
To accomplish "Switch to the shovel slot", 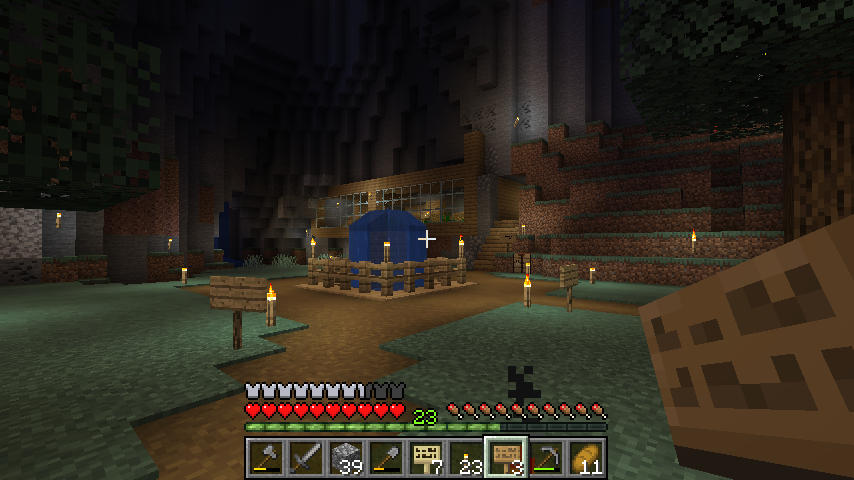I will tap(385, 458).
